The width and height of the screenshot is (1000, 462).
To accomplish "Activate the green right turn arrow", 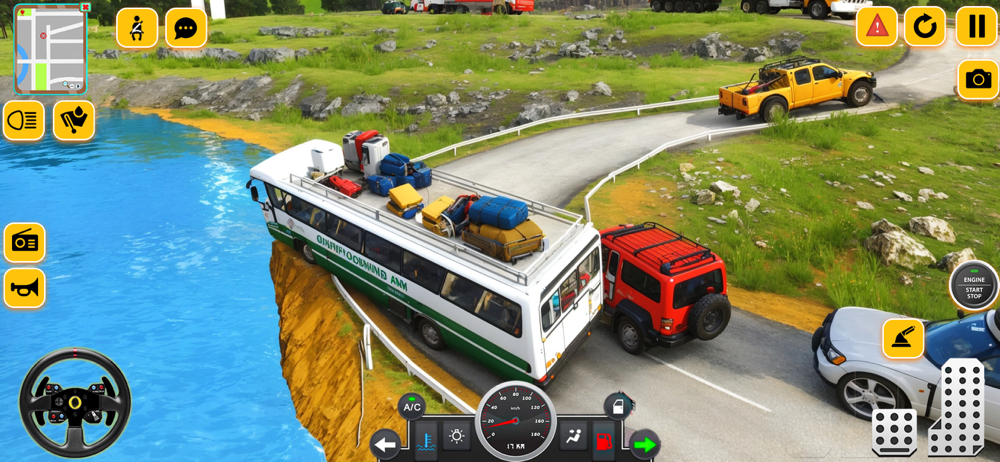I will (x=645, y=444).
